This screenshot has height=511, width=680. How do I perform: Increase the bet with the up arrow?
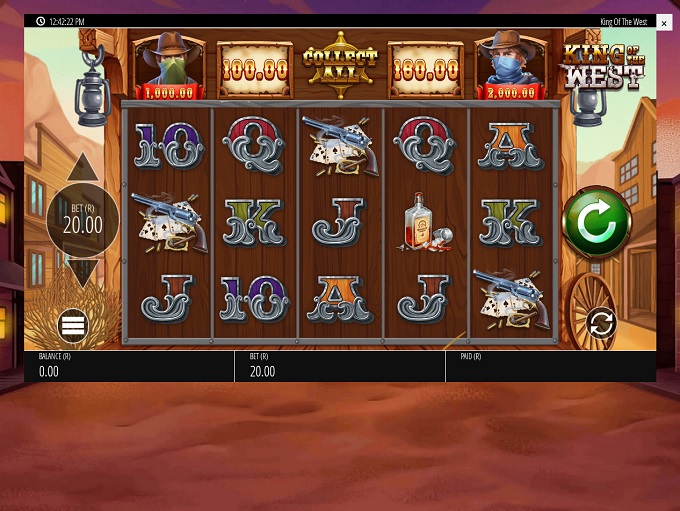pyautogui.click(x=82, y=167)
